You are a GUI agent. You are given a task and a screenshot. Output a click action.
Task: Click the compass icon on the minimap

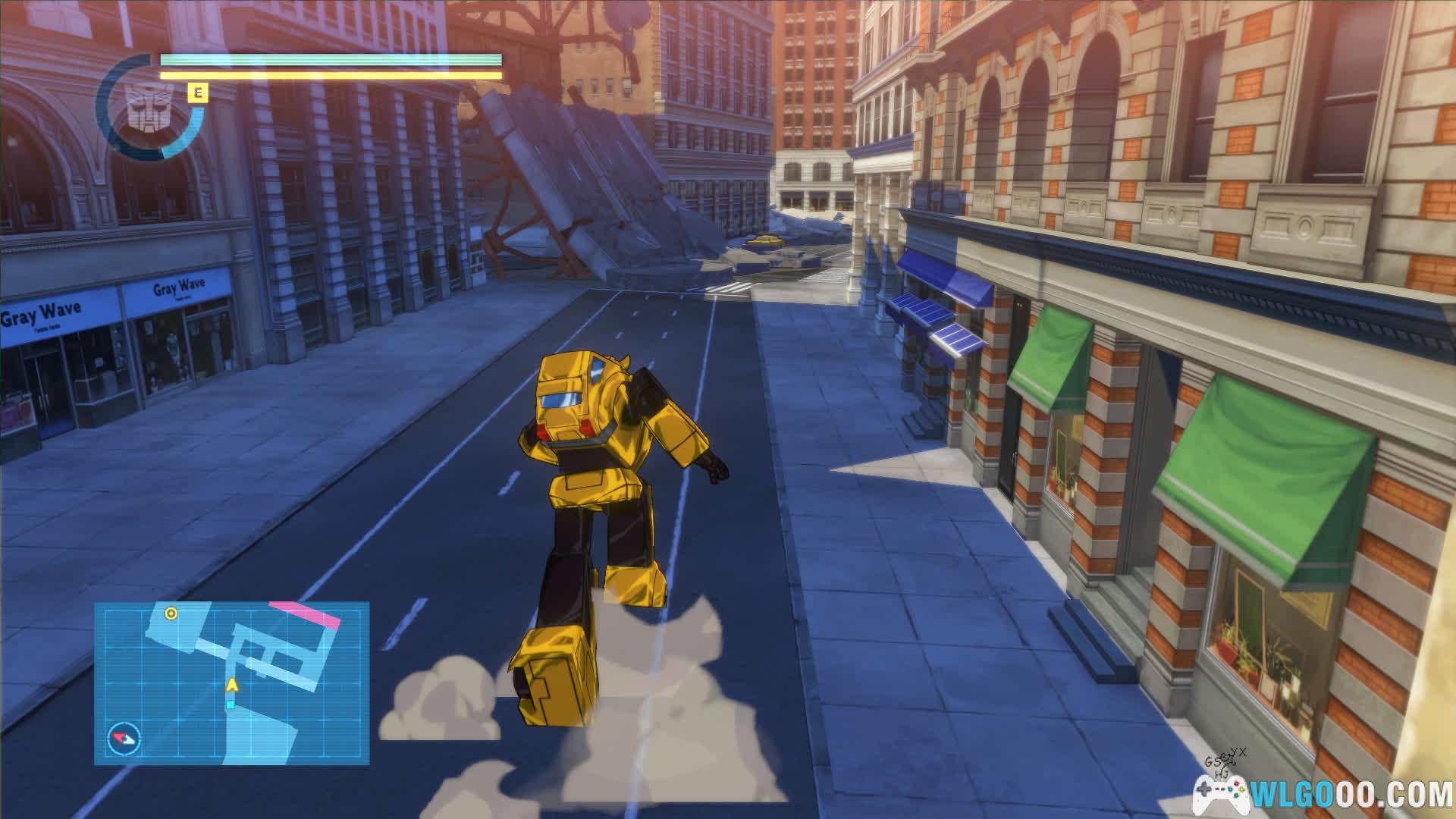[124, 738]
